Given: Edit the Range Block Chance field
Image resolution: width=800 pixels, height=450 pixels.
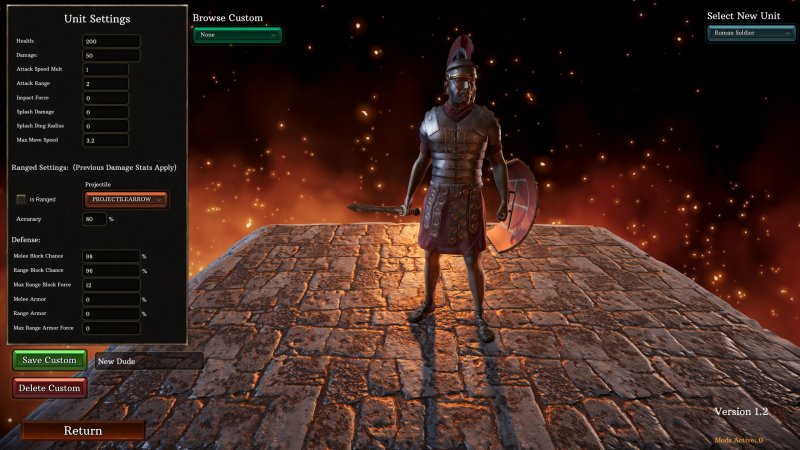Looking at the screenshot, I should pyautogui.click(x=111, y=270).
